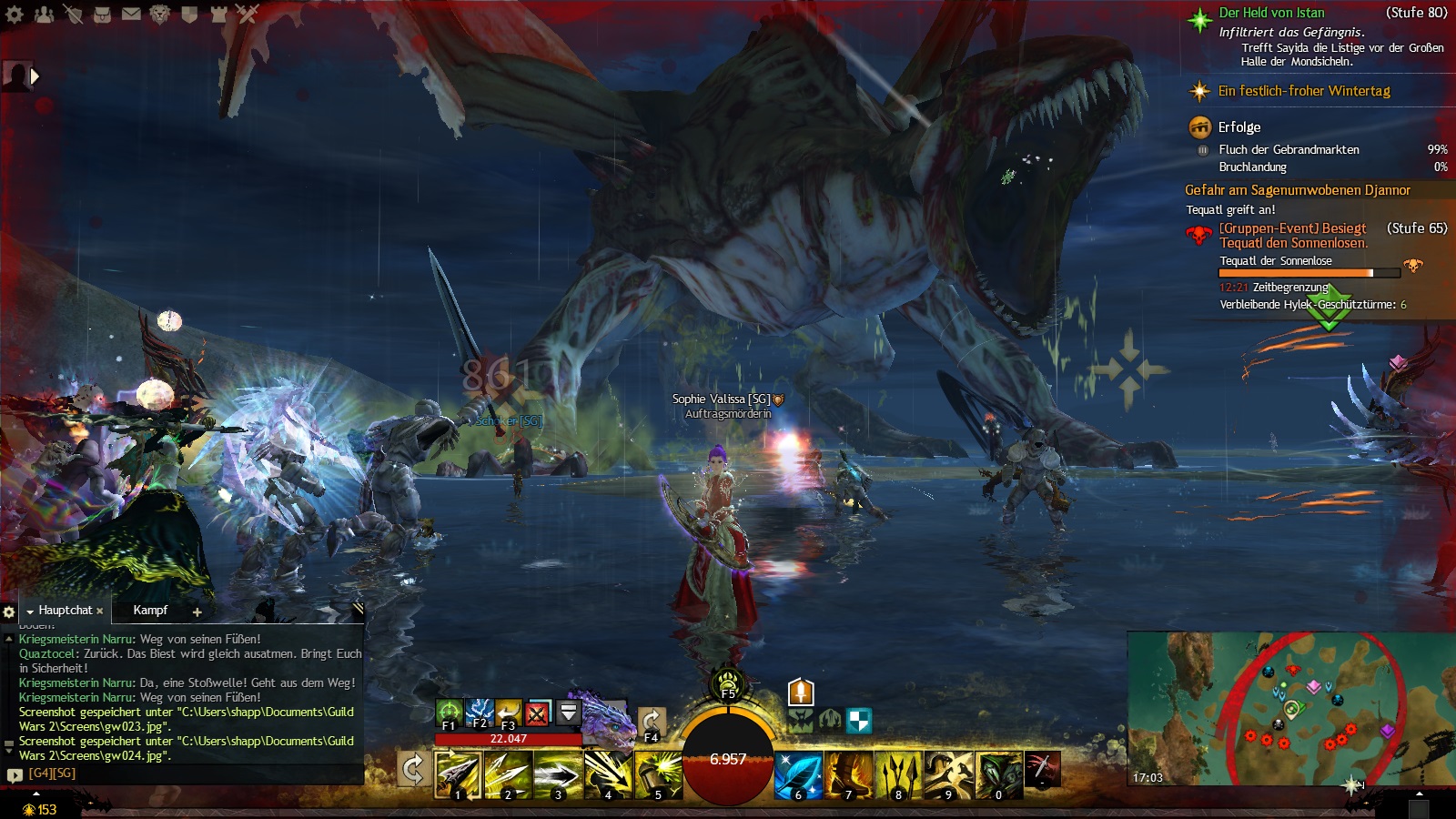The width and height of the screenshot is (1456, 819).
Task: Expand the party portrait arrow
Action: 35,76
